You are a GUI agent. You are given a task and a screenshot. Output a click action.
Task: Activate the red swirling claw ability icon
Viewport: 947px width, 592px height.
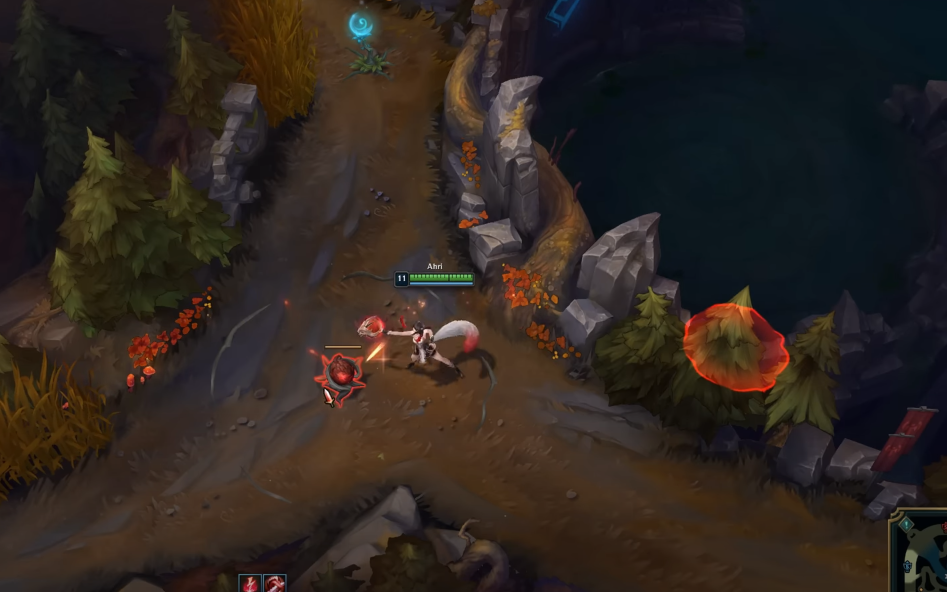point(274,584)
